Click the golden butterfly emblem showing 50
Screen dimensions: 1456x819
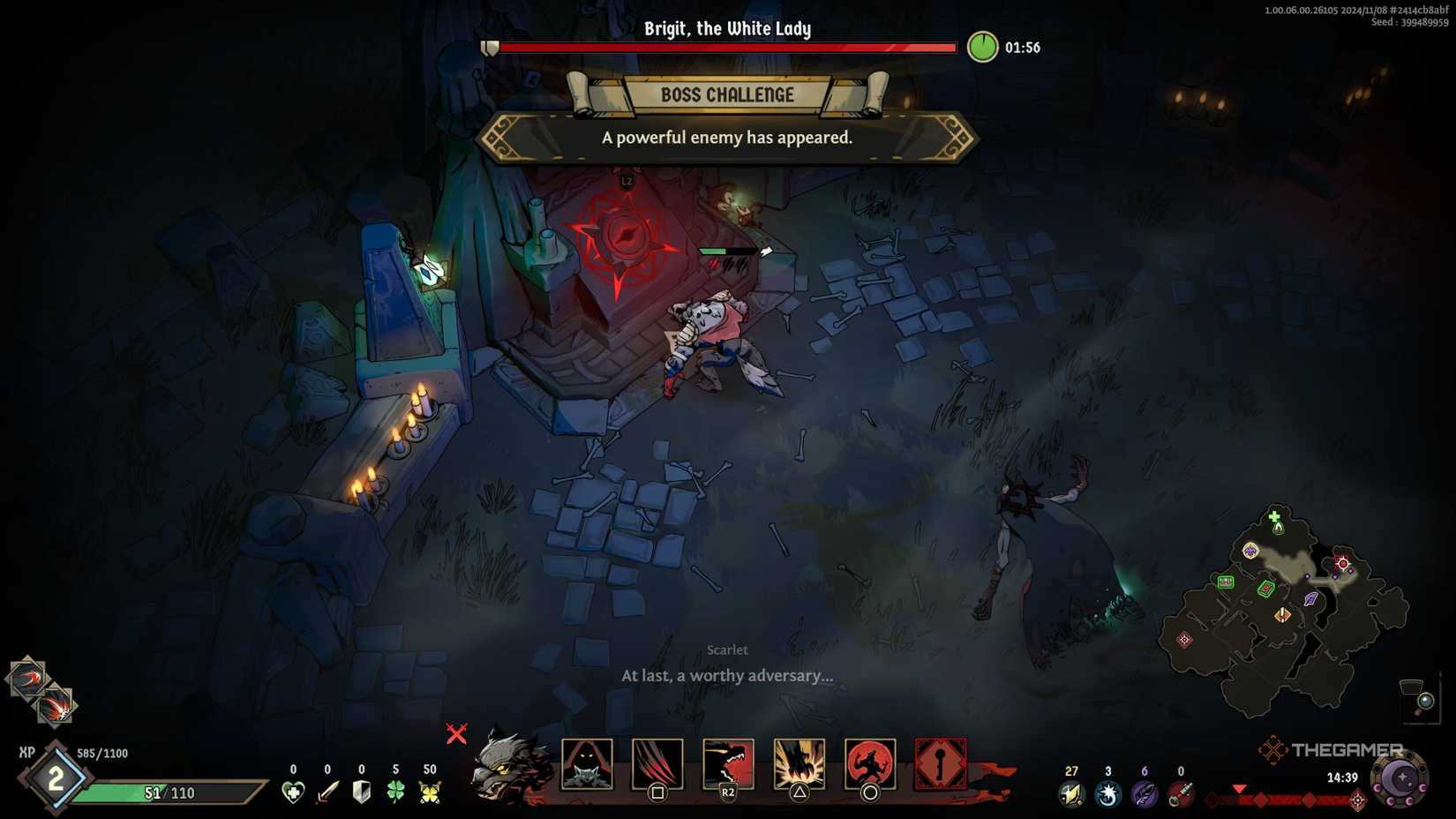430,790
